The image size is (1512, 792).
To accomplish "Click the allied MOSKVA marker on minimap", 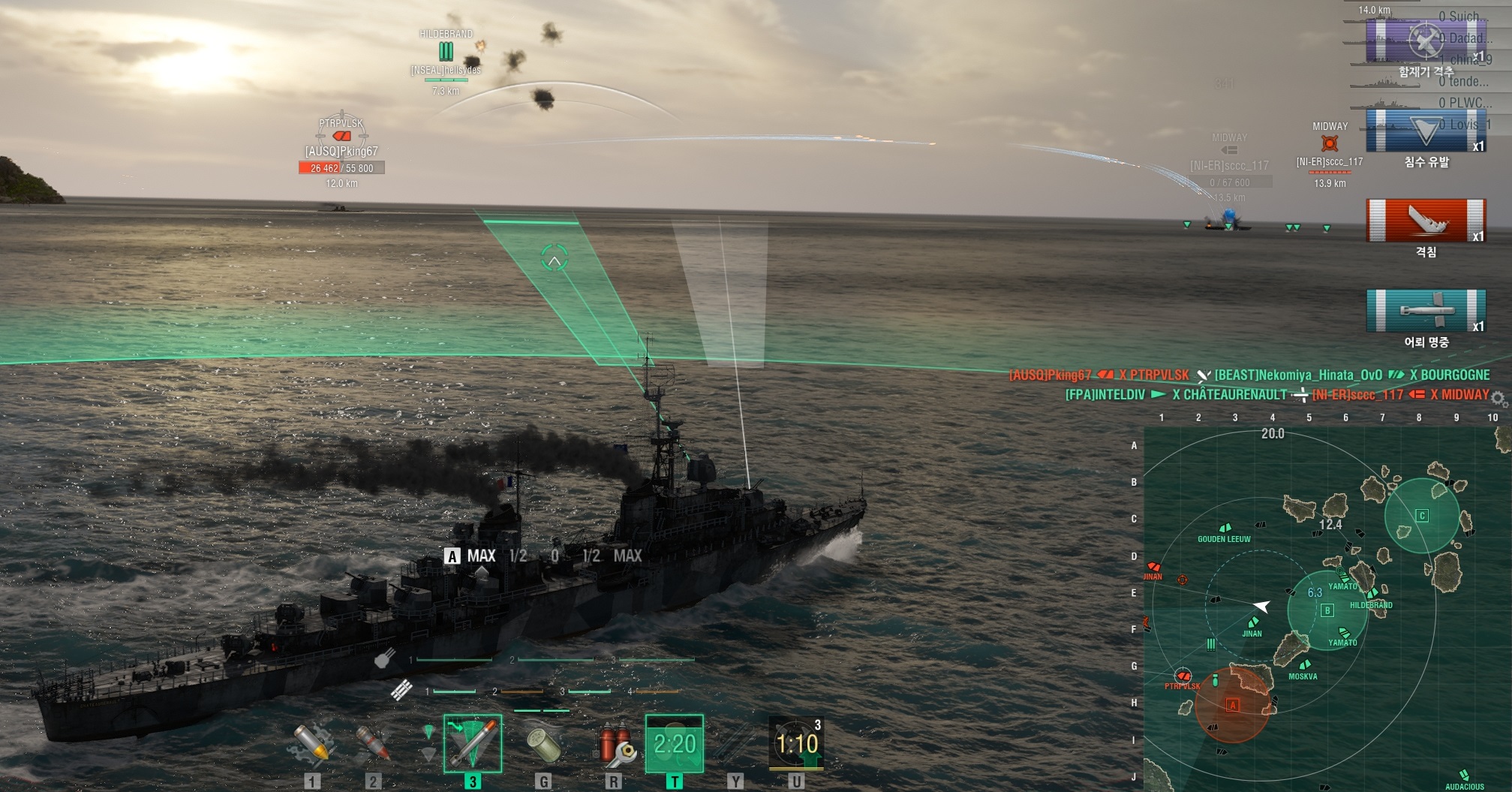I will [1305, 665].
